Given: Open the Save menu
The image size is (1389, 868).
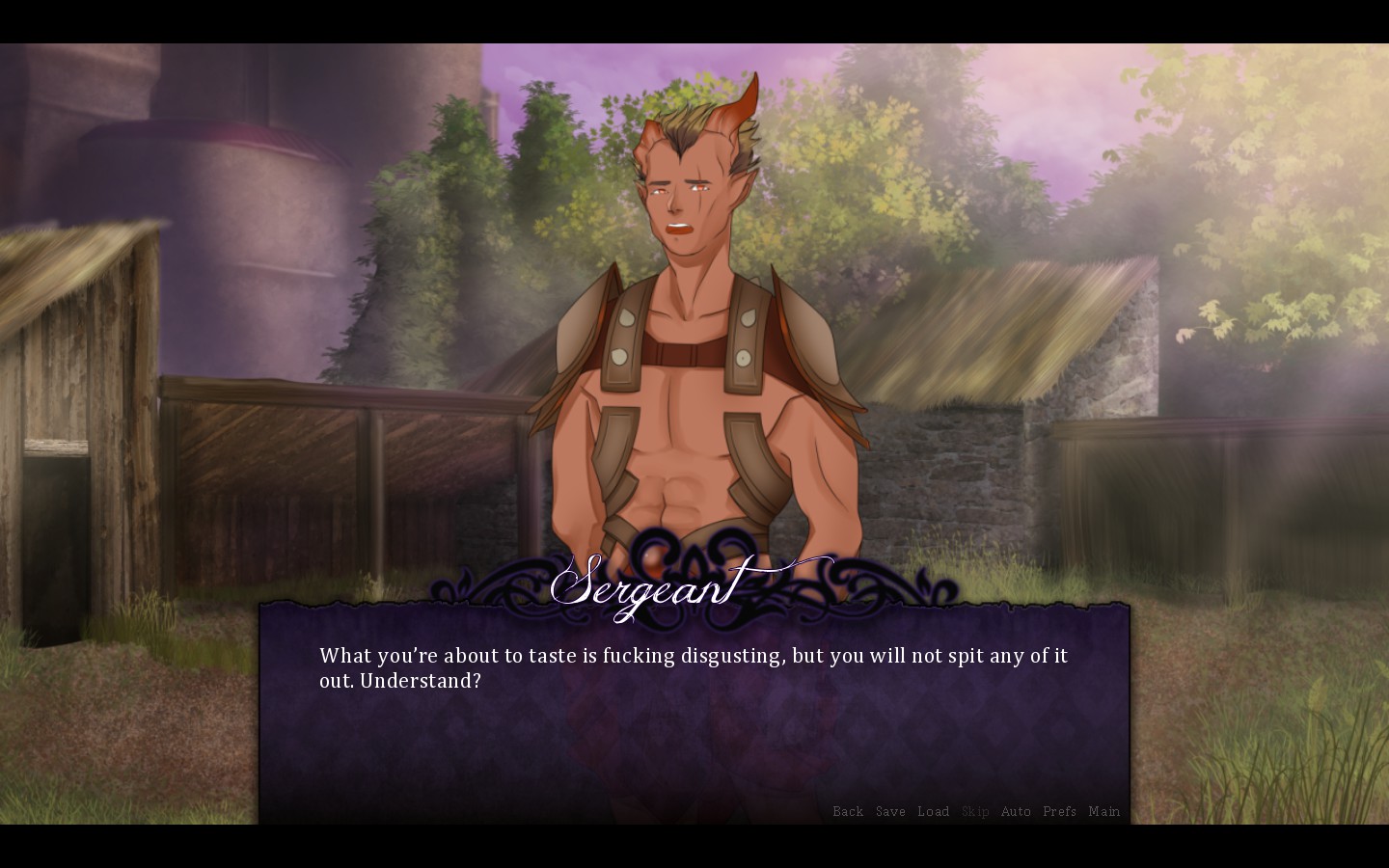Looking at the screenshot, I should pyautogui.click(x=890, y=812).
